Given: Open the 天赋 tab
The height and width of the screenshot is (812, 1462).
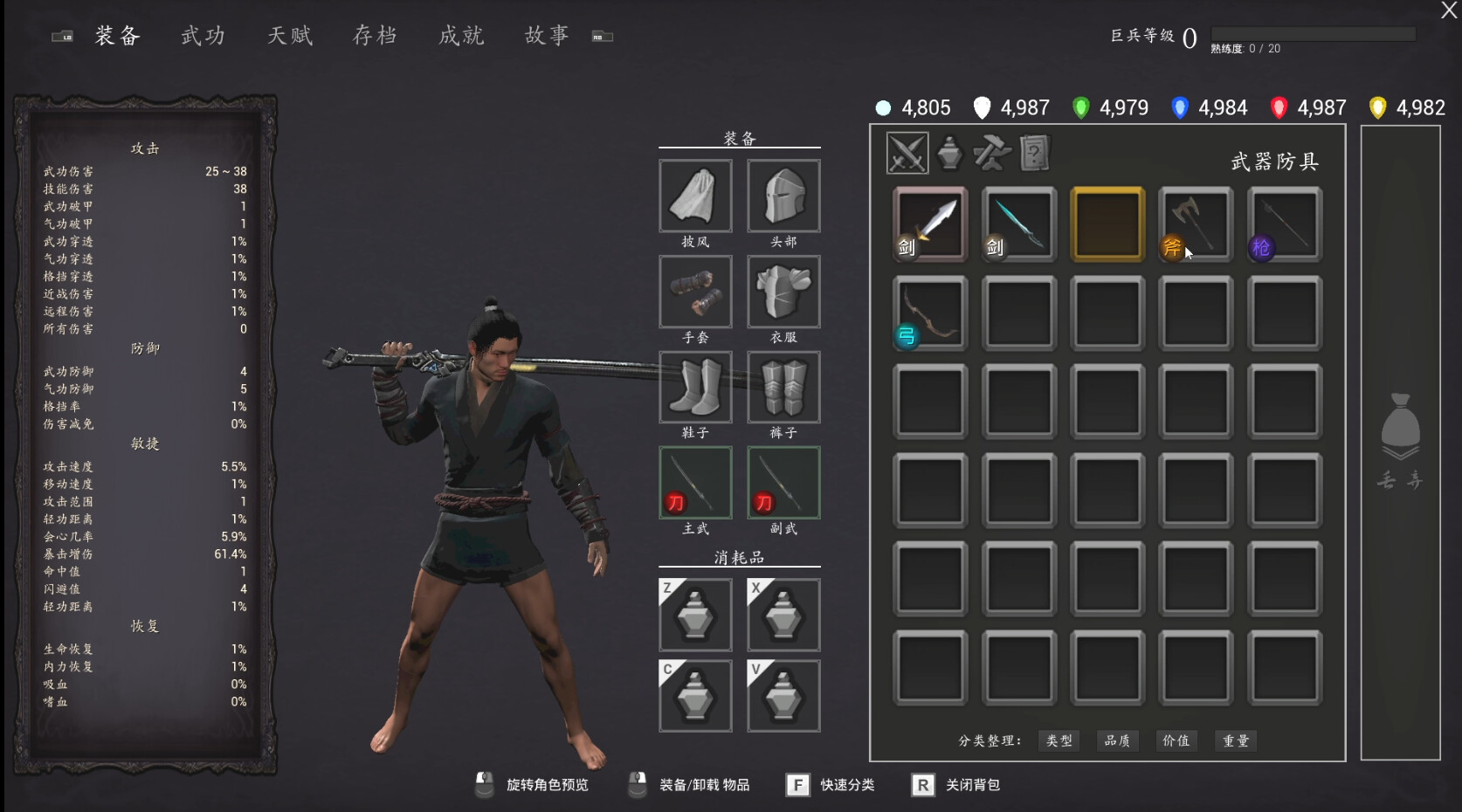Looking at the screenshot, I should 289,36.
